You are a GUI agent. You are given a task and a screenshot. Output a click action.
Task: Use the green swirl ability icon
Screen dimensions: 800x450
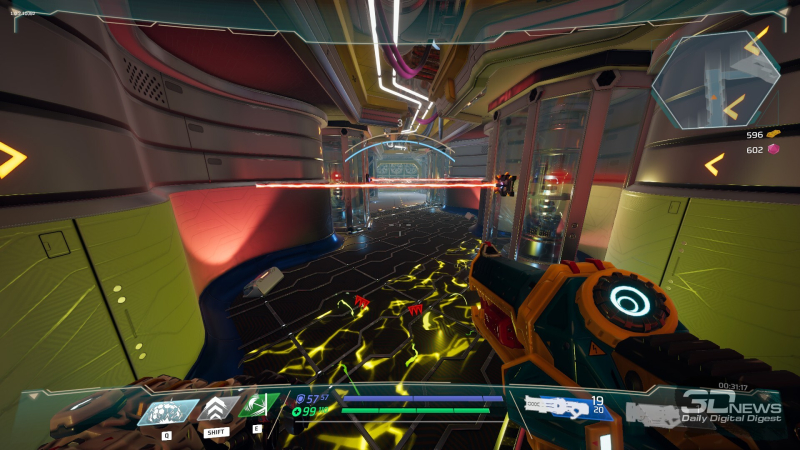coord(258,407)
